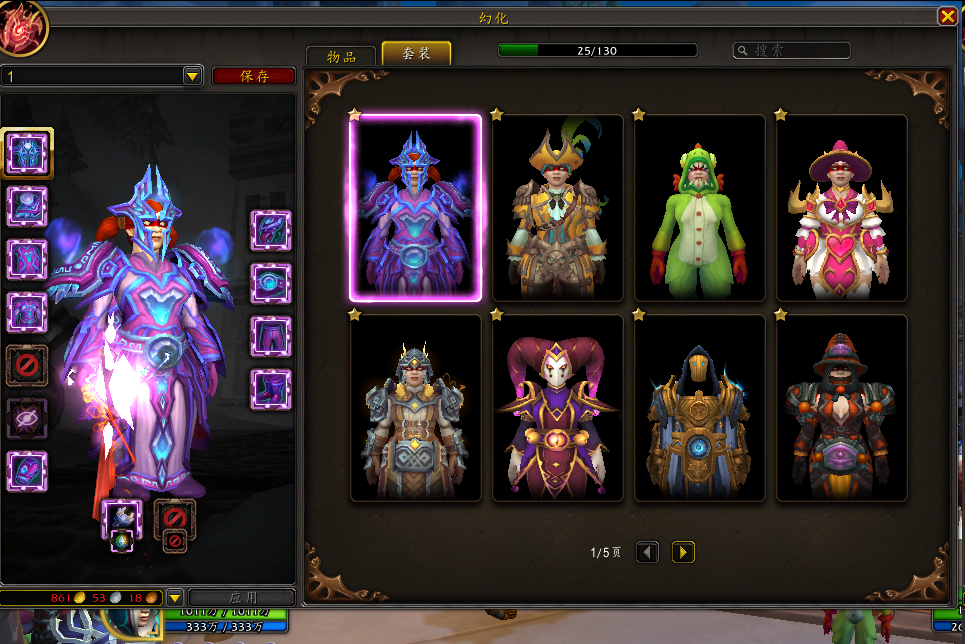Switch to the 套装 tab
This screenshot has height=644, width=965.
[x=416, y=54]
